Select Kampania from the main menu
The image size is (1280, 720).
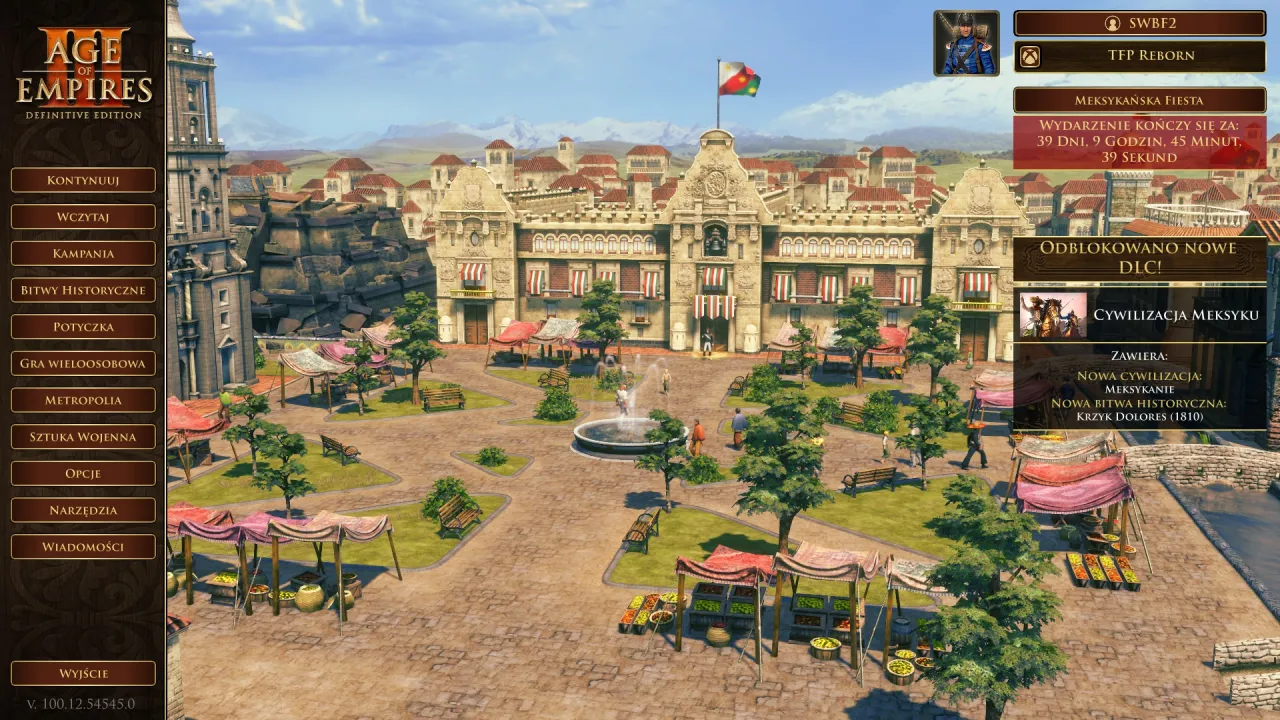pyautogui.click(x=82, y=254)
